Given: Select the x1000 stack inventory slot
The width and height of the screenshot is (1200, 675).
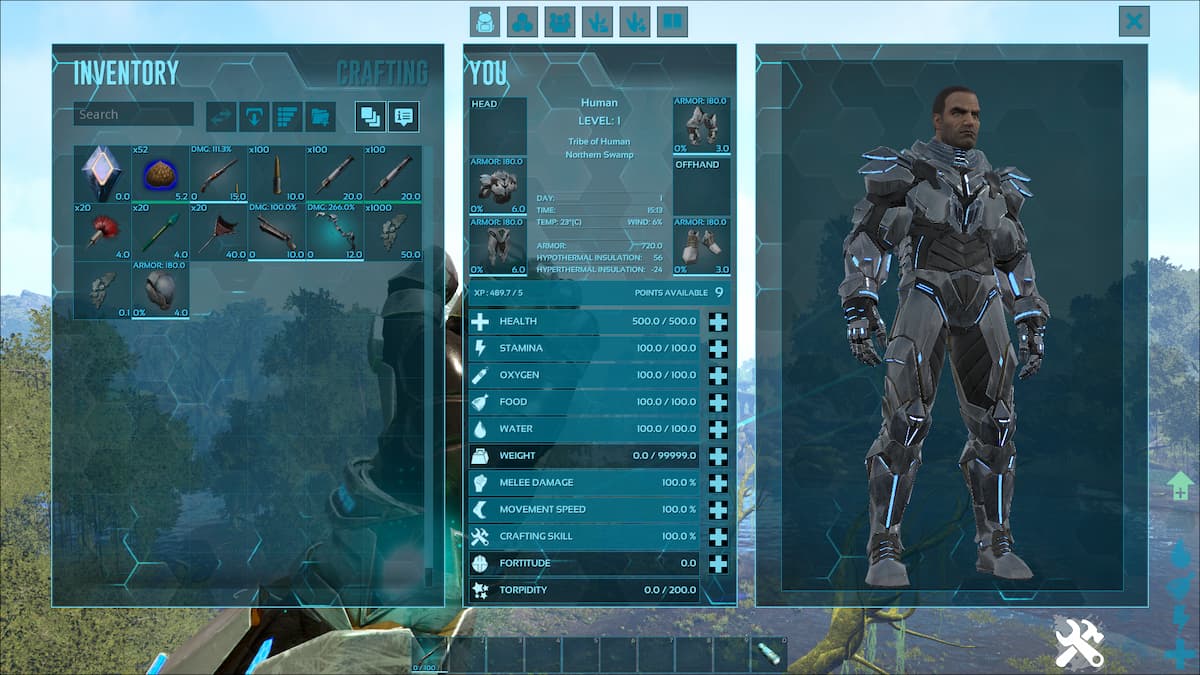Looking at the screenshot, I should [x=393, y=232].
